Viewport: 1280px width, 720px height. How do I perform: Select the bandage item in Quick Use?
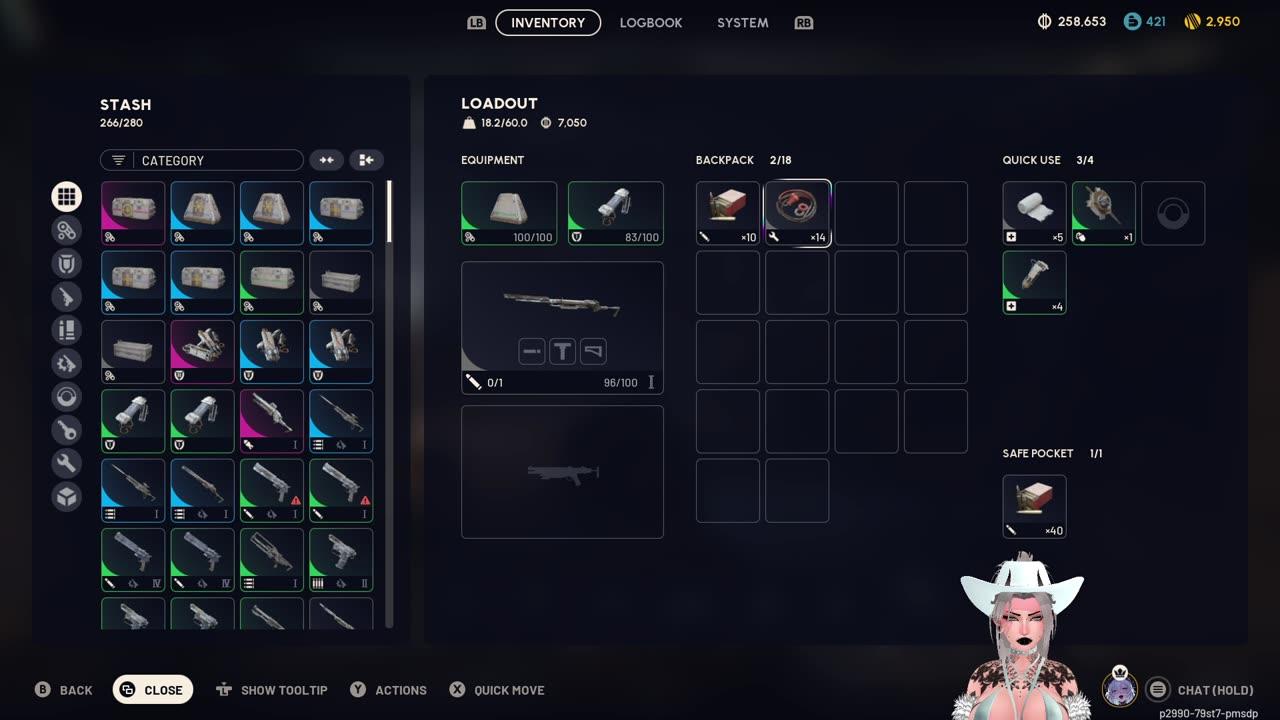(x=1034, y=213)
